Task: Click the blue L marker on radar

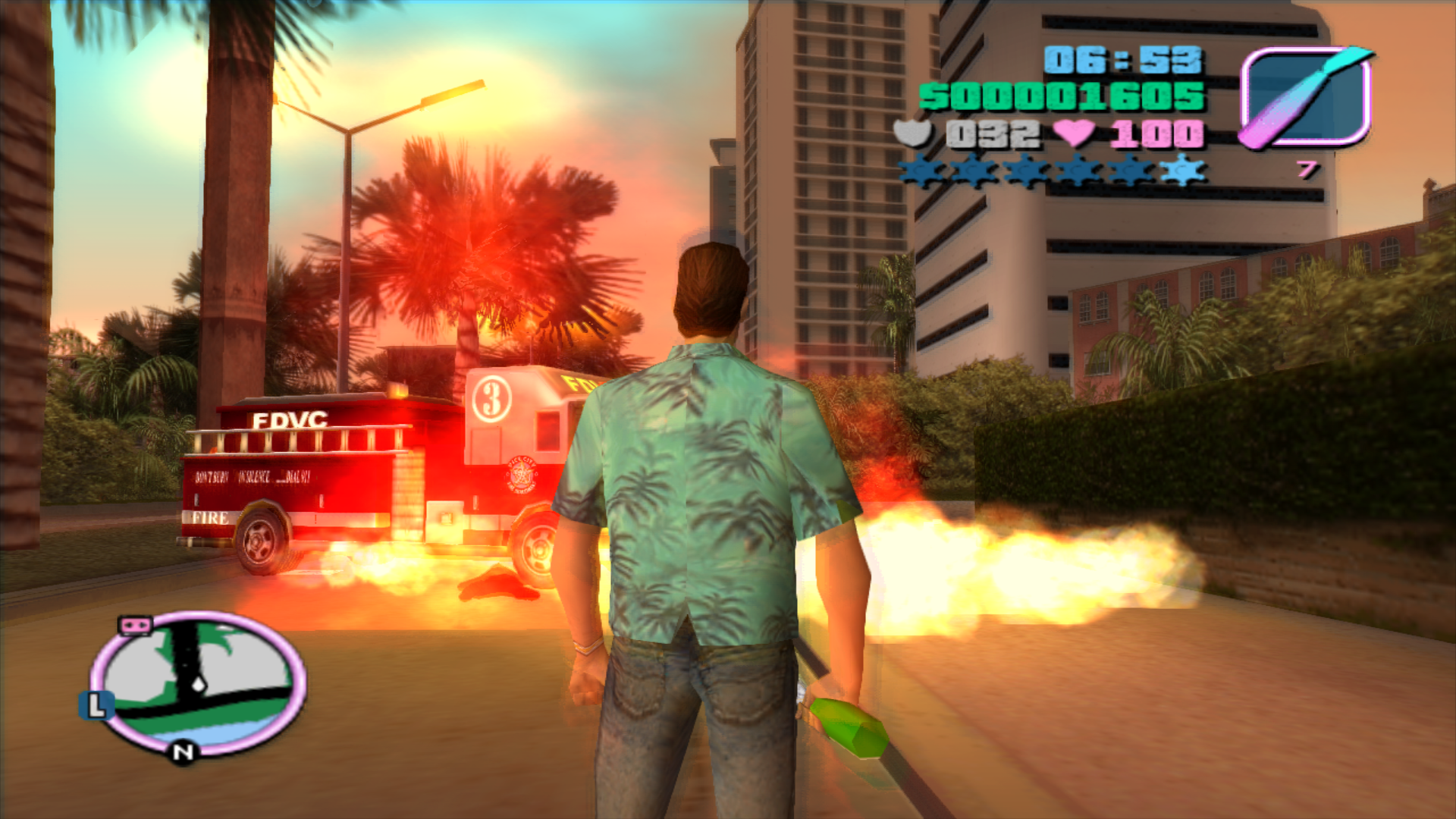Action: pos(96,705)
